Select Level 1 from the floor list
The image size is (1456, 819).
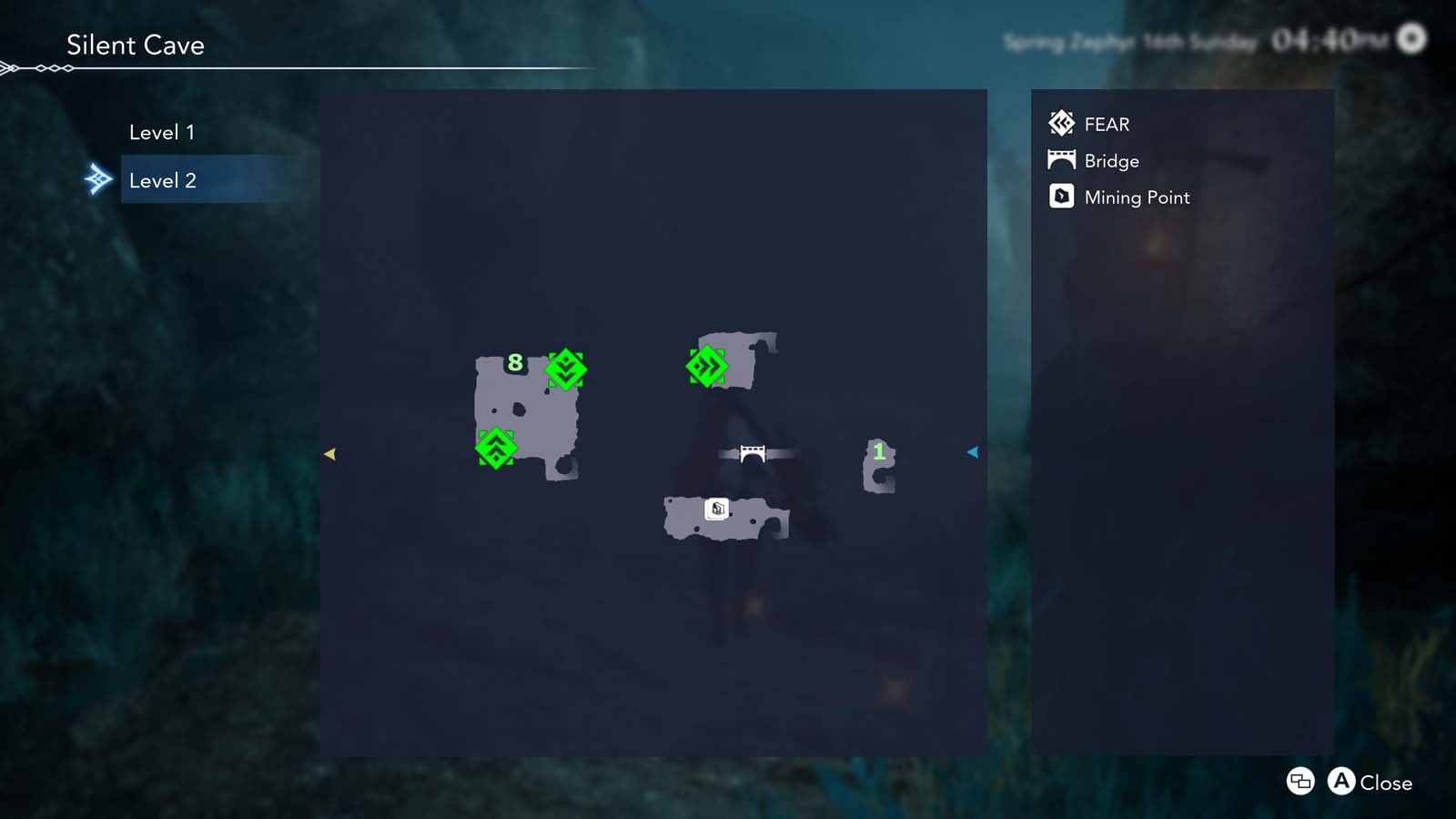(164, 132)
